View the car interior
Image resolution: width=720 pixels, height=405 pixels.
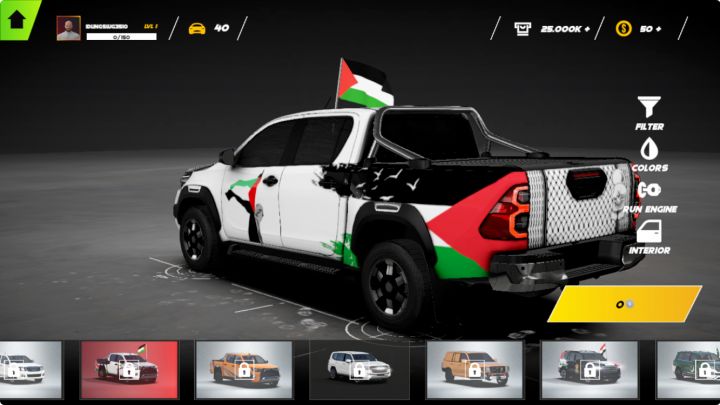[x=649, y=237]
